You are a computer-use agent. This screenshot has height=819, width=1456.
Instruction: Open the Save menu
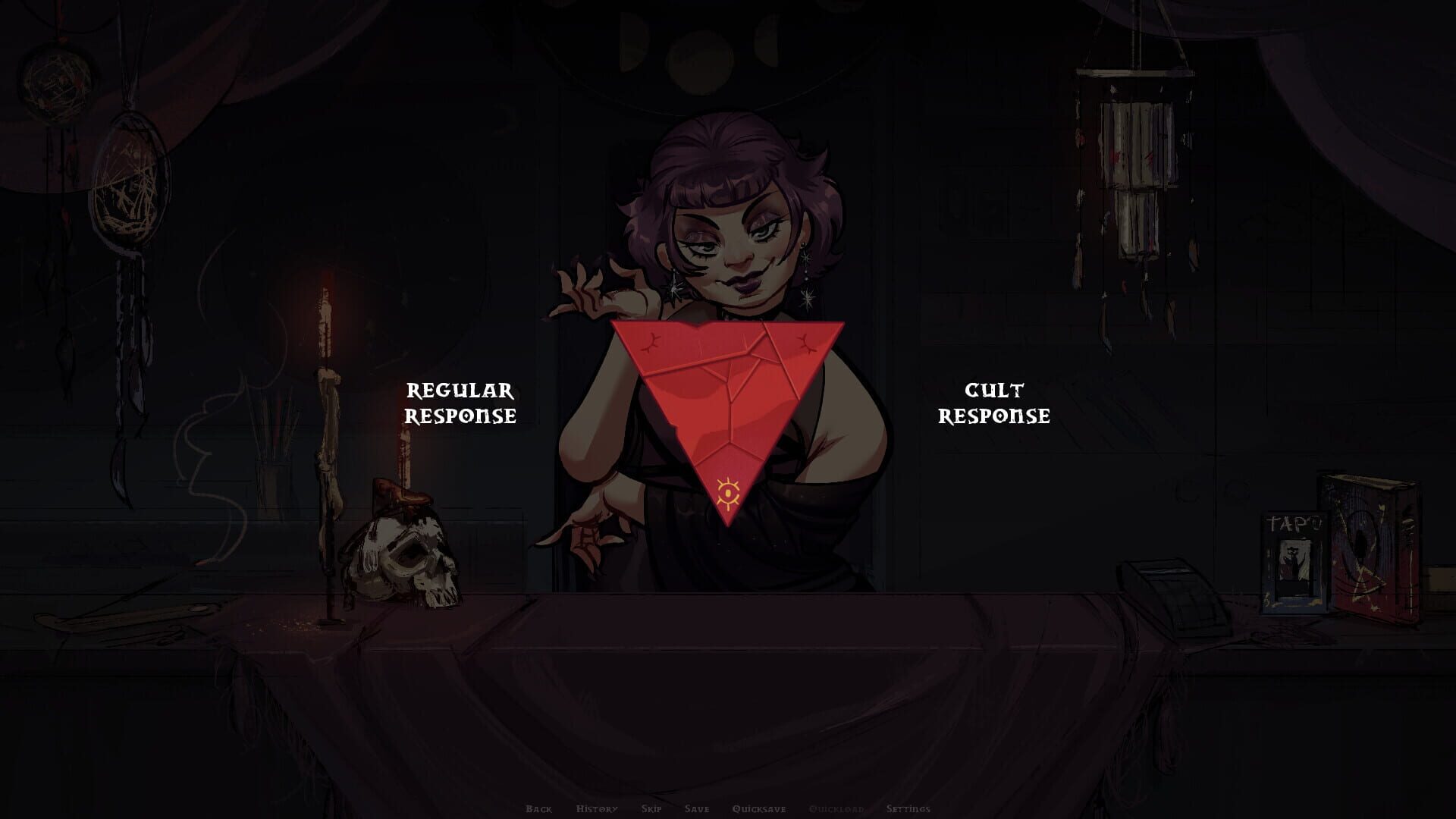pos(696,809)
